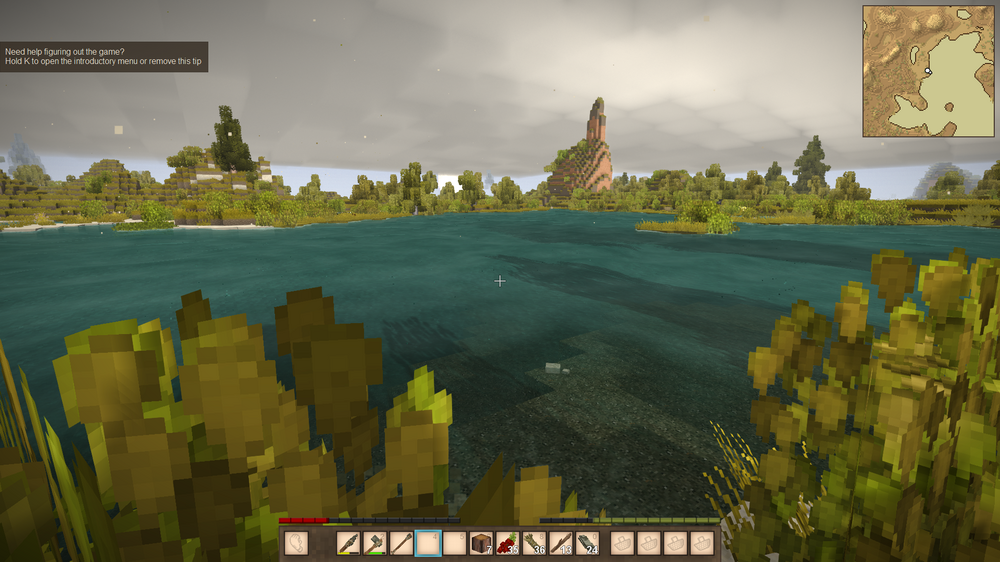The image size is (1000, 562).
Task: Select the offhand slot with the ear icon
Action: point(297,543)
